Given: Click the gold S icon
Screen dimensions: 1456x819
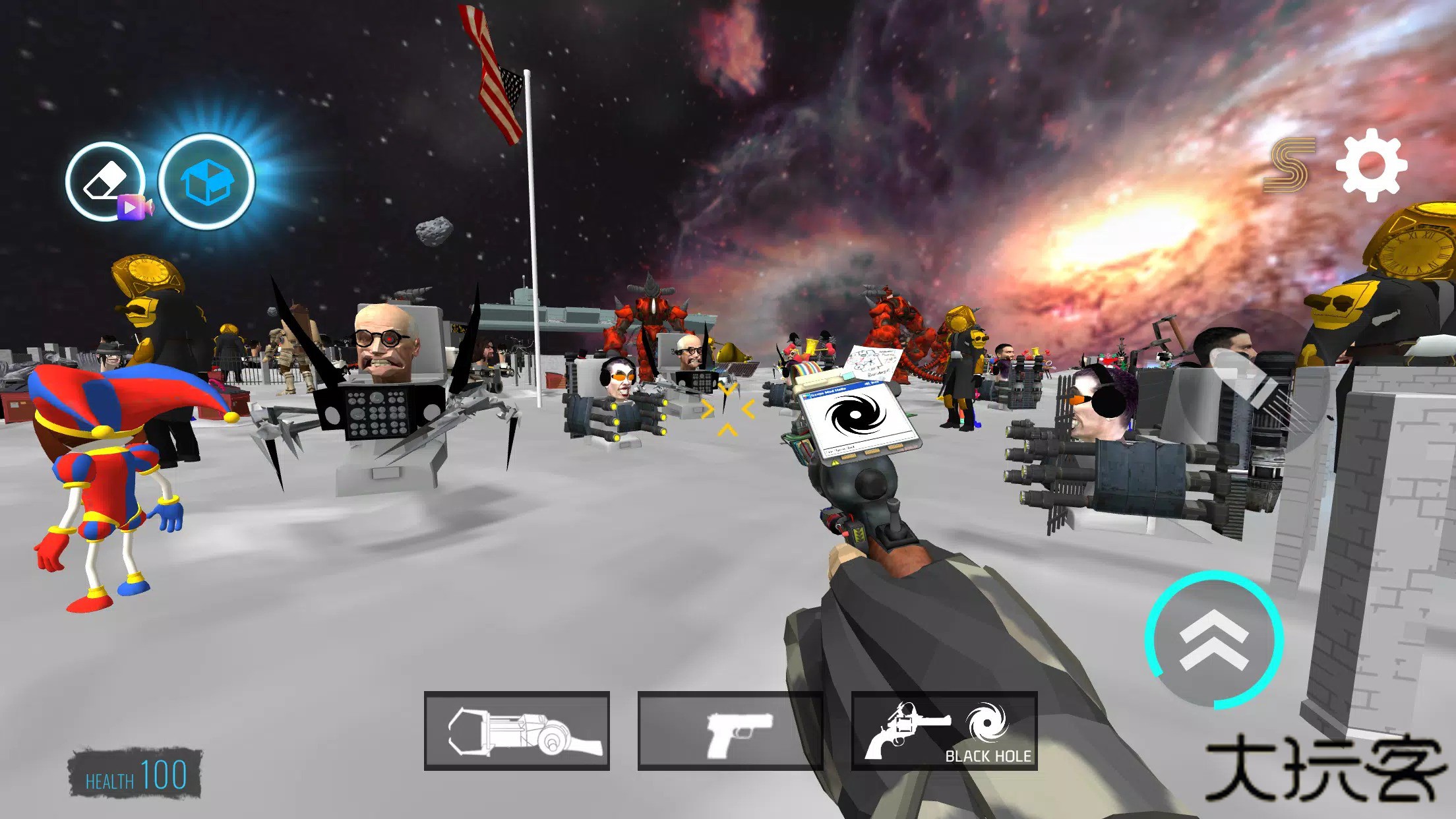Looking at the screenshot, I should click(1289, 165).
